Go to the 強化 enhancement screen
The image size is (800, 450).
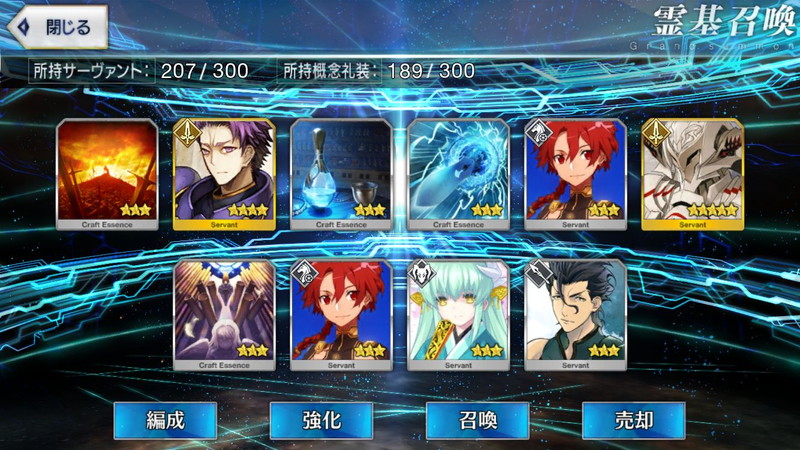[320, 420]
